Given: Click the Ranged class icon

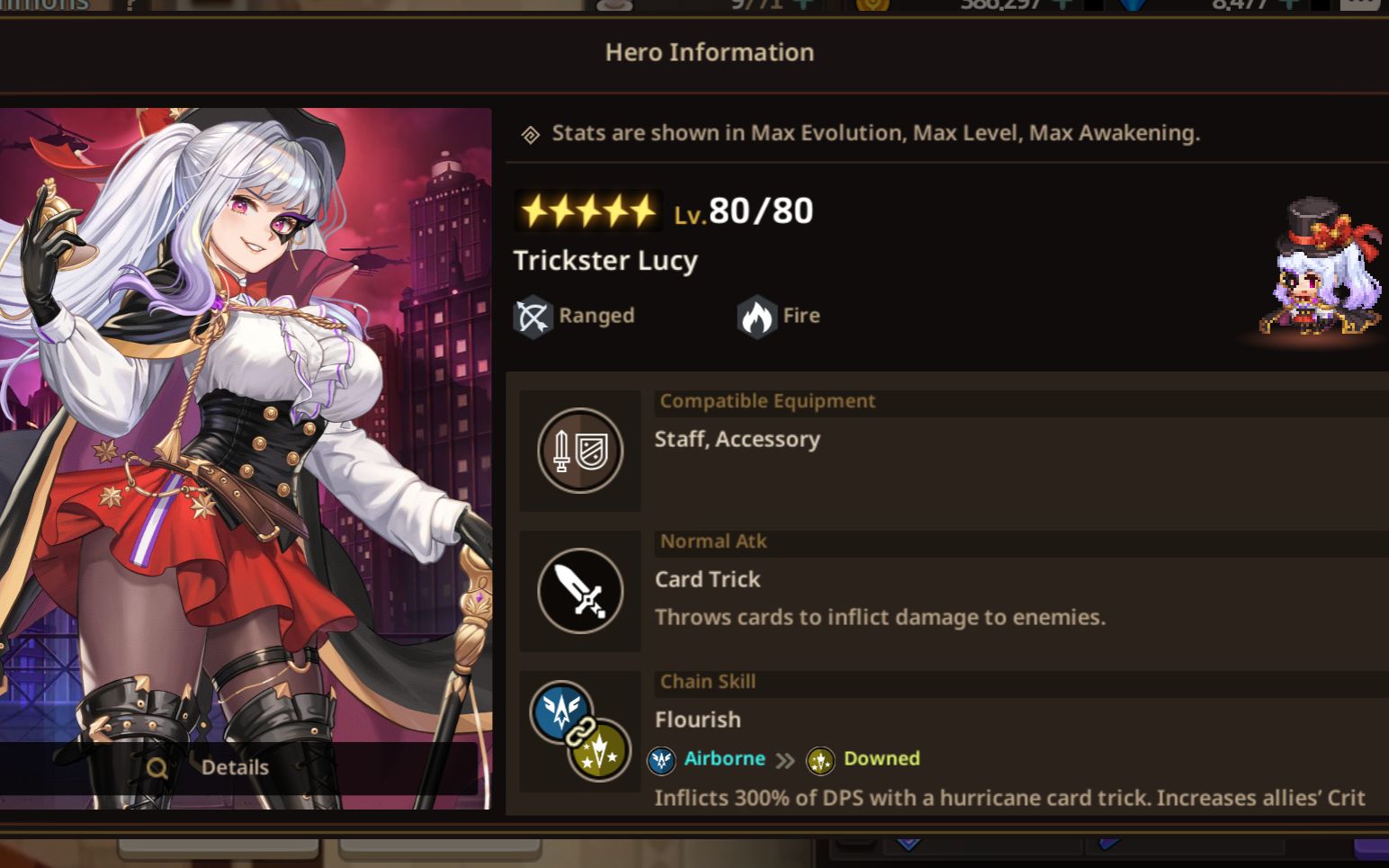Looking at the screenshot, I should pos(533,317).
